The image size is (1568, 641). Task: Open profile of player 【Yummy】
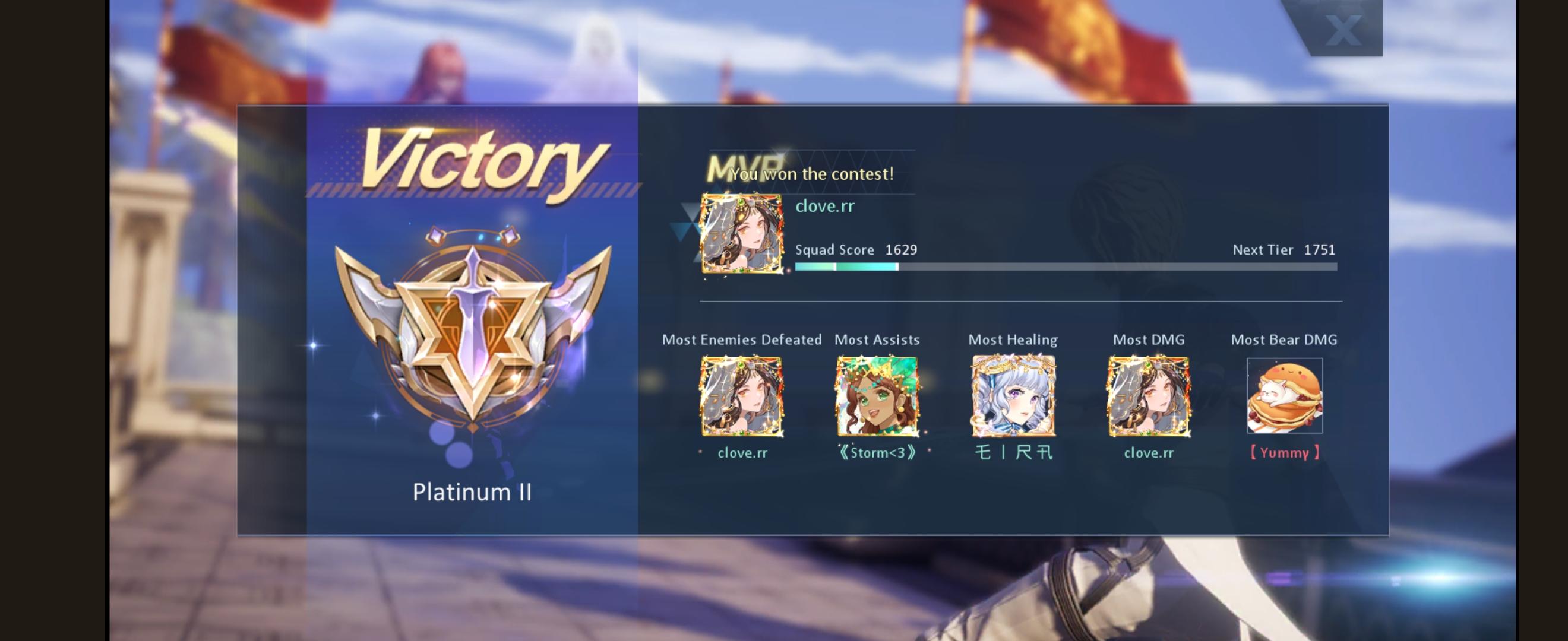tap(1284, 452)
